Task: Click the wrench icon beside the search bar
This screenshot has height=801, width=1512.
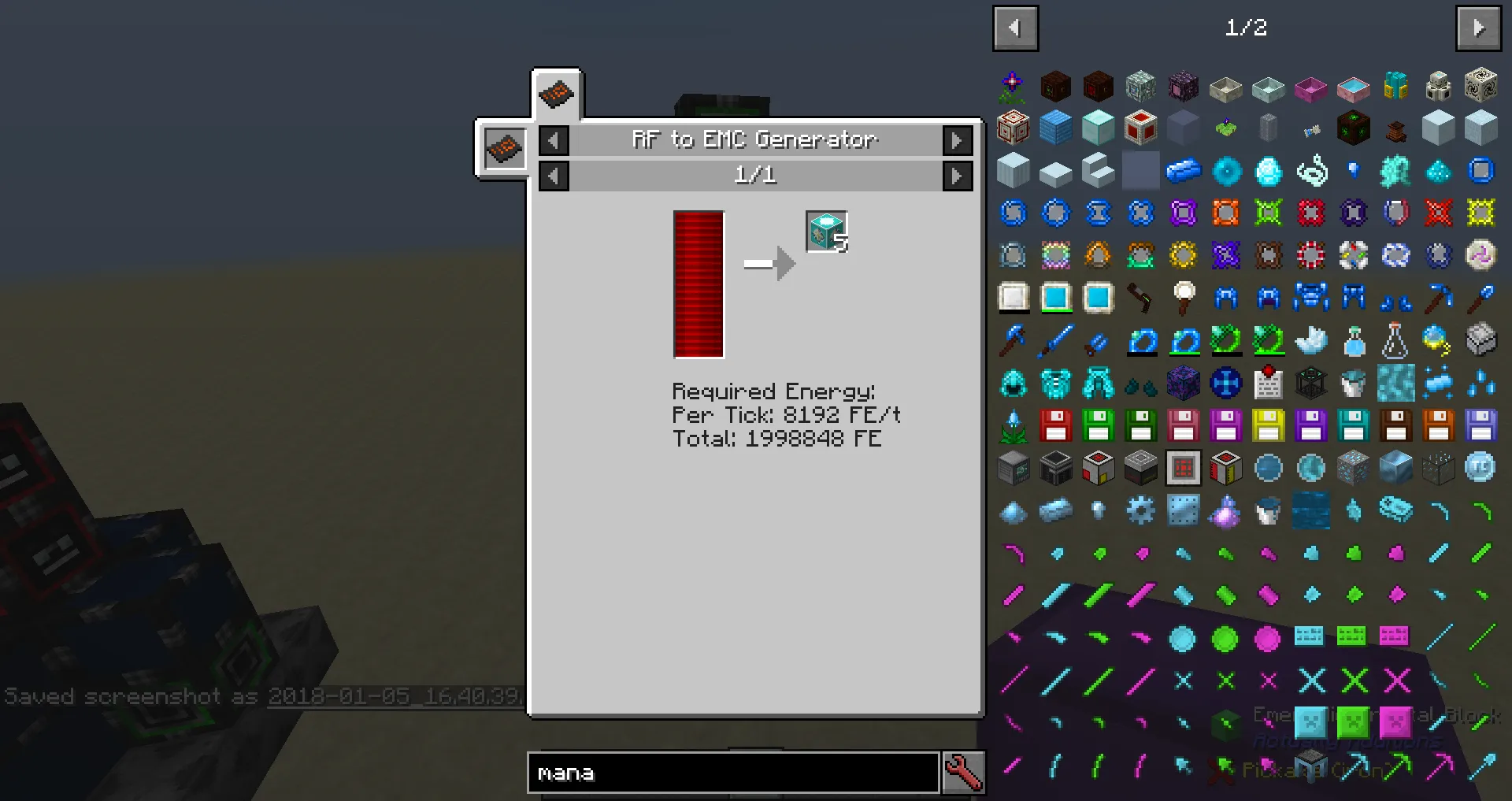Action: point(964,773)
